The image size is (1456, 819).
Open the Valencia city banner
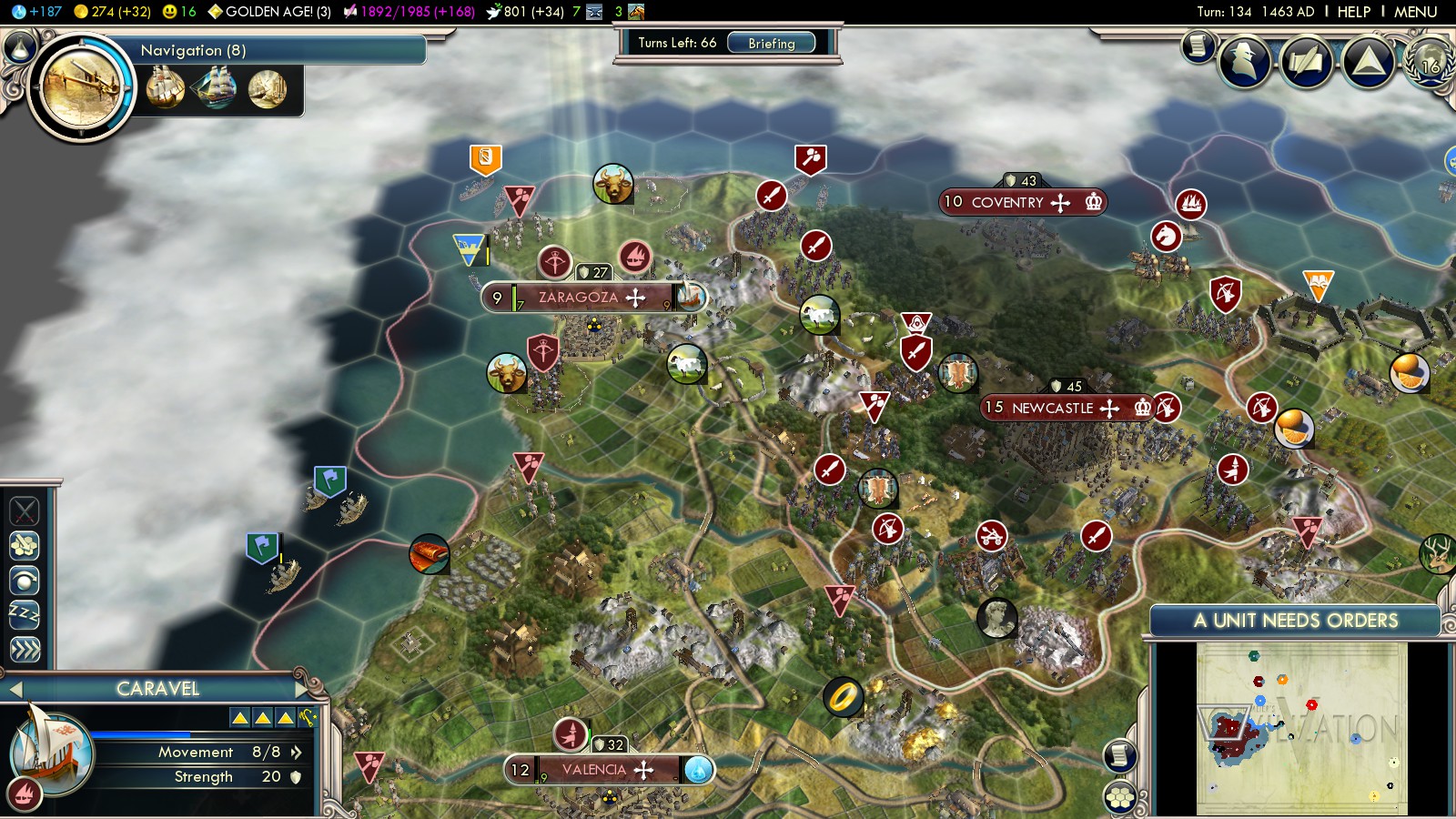(593, 770)
